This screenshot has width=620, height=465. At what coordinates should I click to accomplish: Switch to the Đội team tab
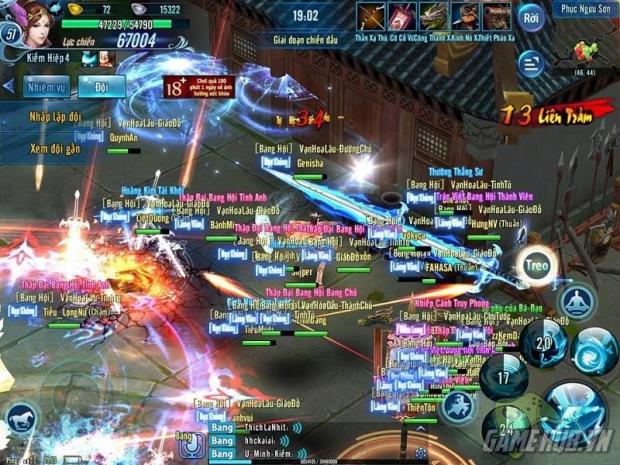pyautogui.click(x=101, y=87)
